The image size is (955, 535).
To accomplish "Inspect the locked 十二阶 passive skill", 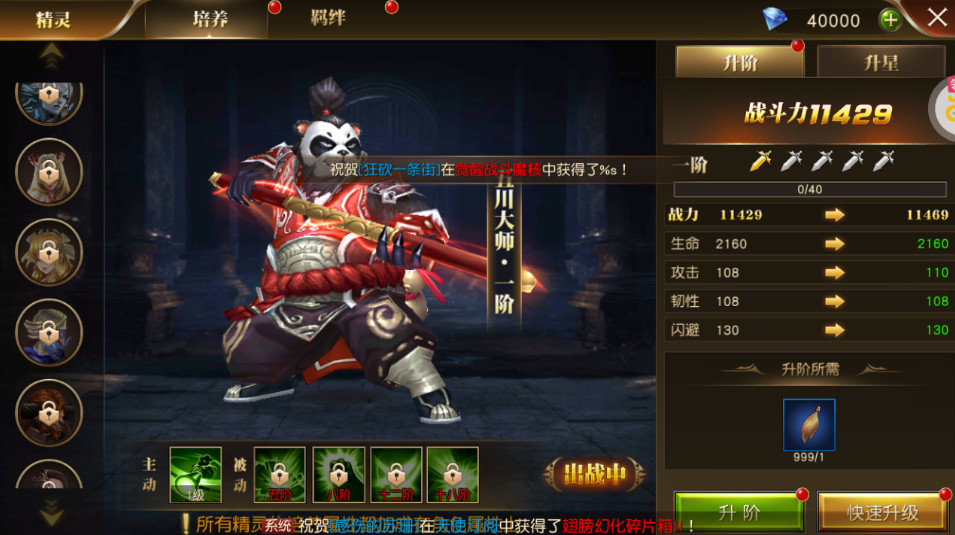I will click(395, 473).
